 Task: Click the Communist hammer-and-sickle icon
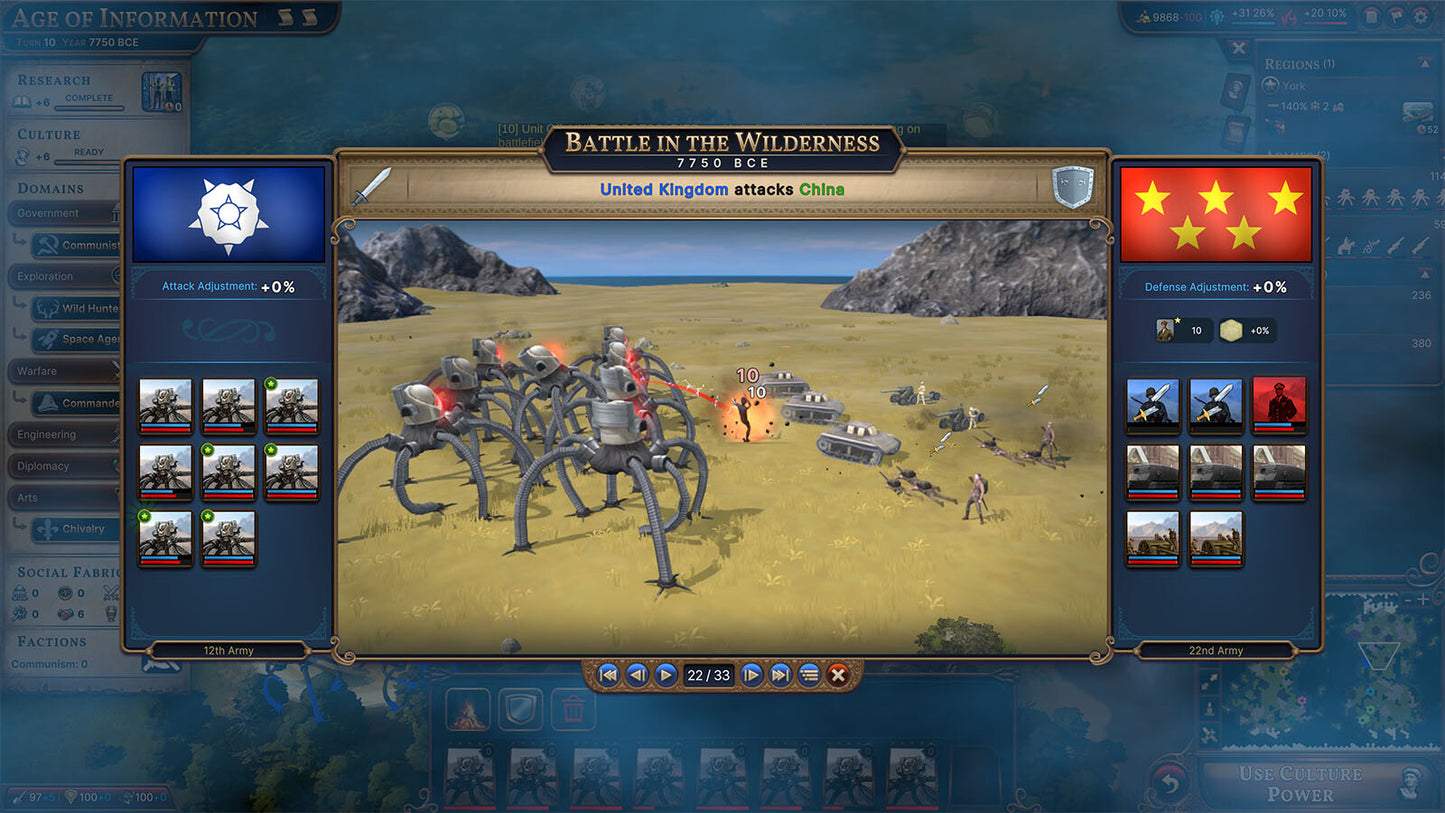[x=49, y=246]
